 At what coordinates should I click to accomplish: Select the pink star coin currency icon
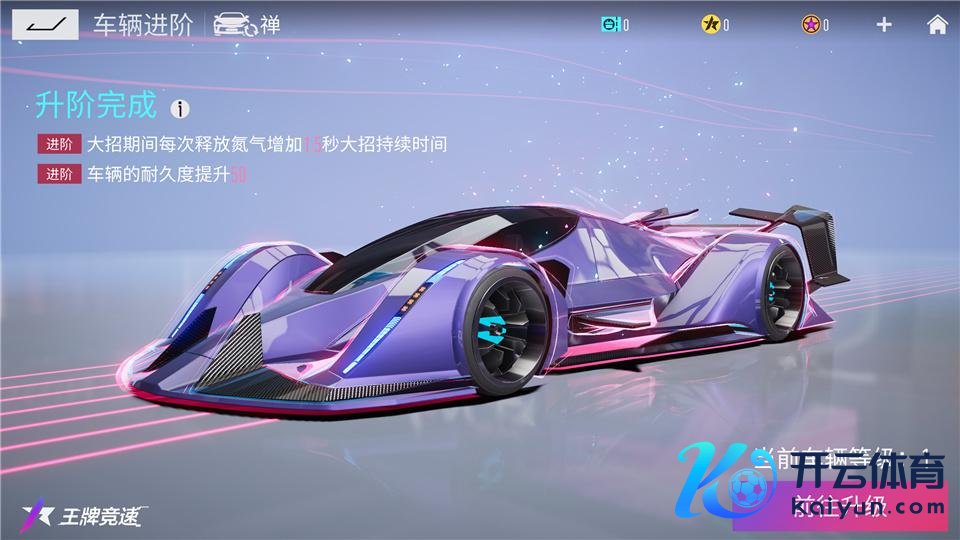[810, 25]
